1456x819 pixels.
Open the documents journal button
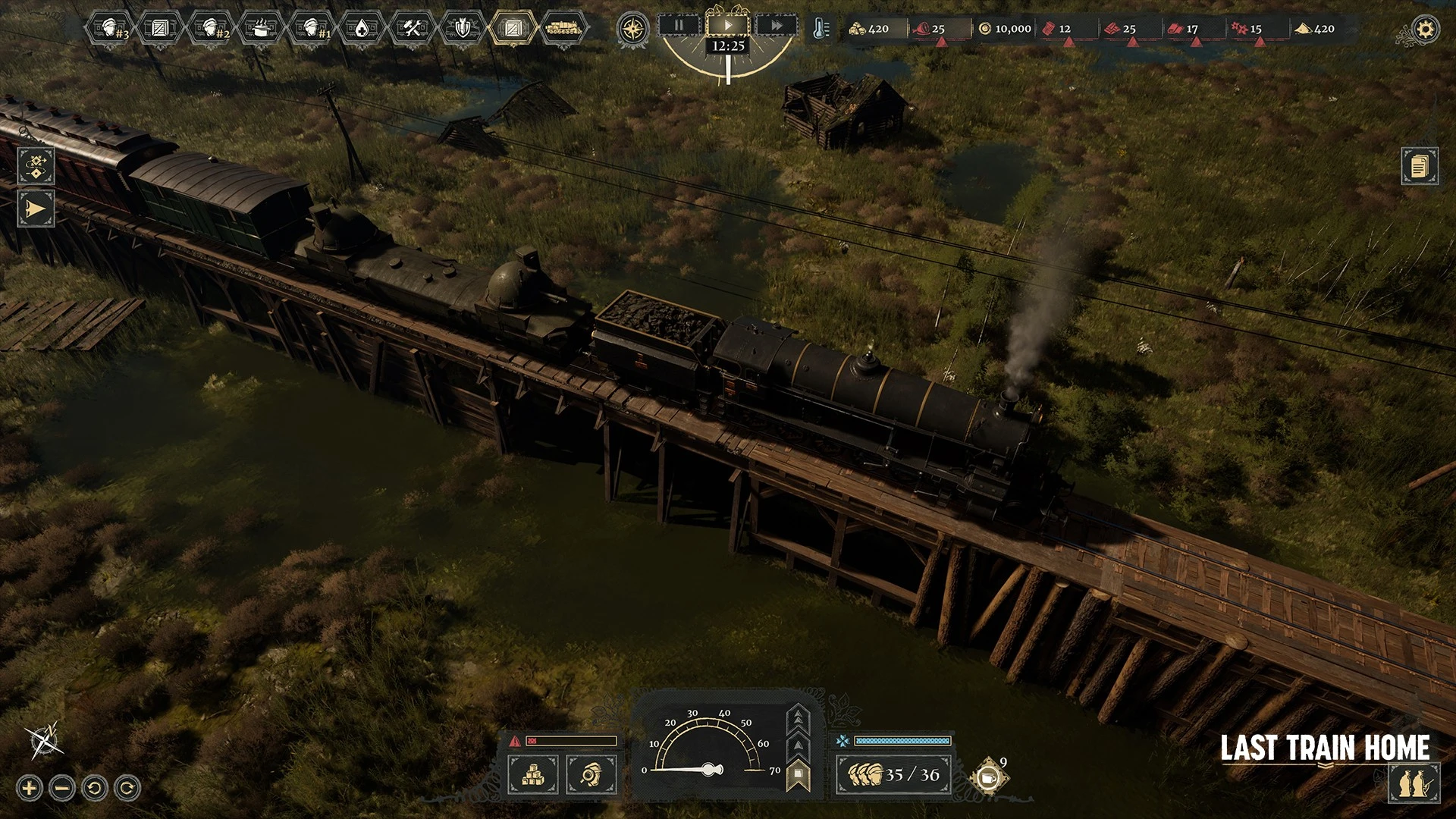(x=1419, y=165)
